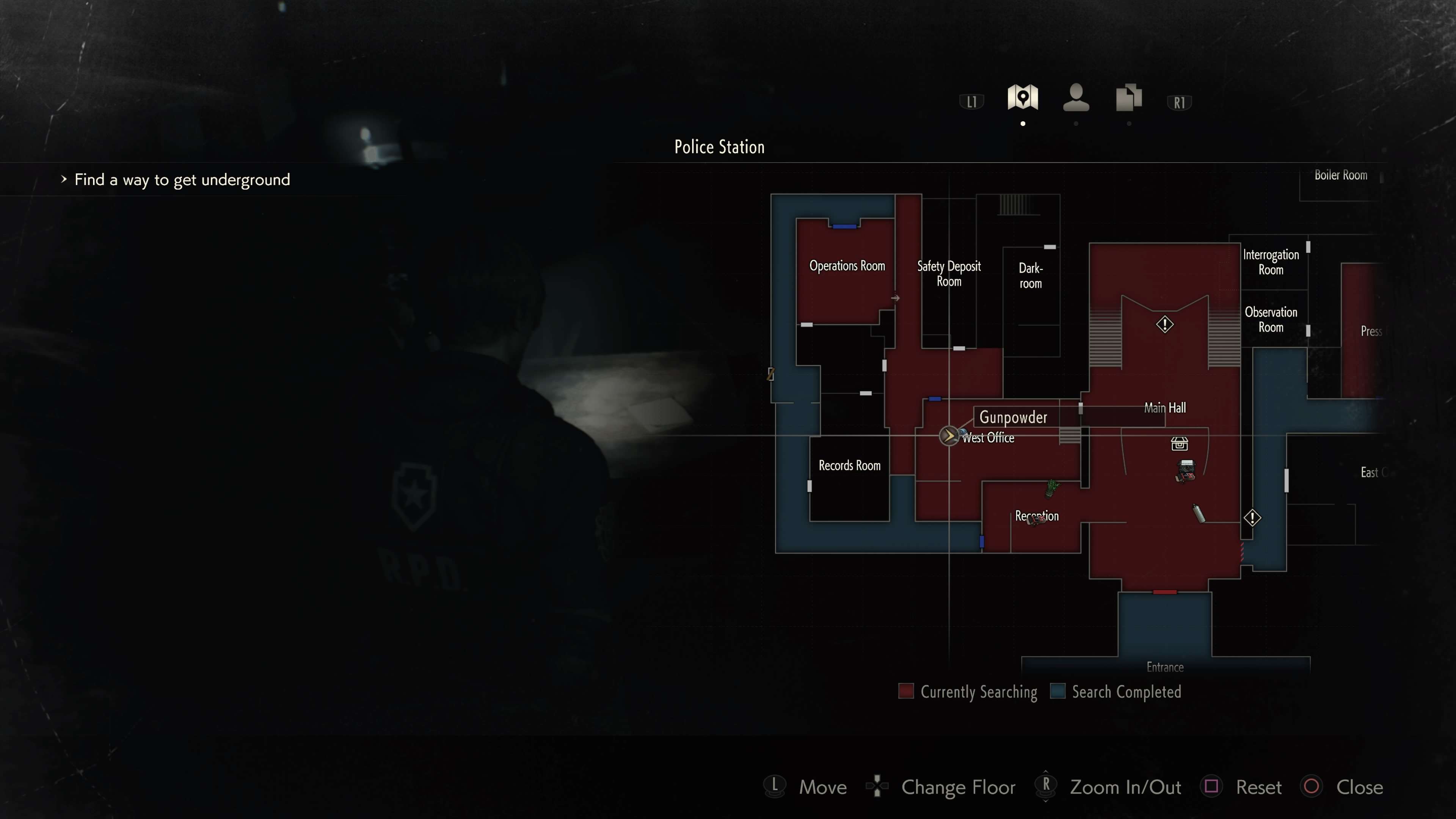Click the exclamation marker between Main Hall stairs
Screen dimensions: 1456x819
click(1164, 325)
